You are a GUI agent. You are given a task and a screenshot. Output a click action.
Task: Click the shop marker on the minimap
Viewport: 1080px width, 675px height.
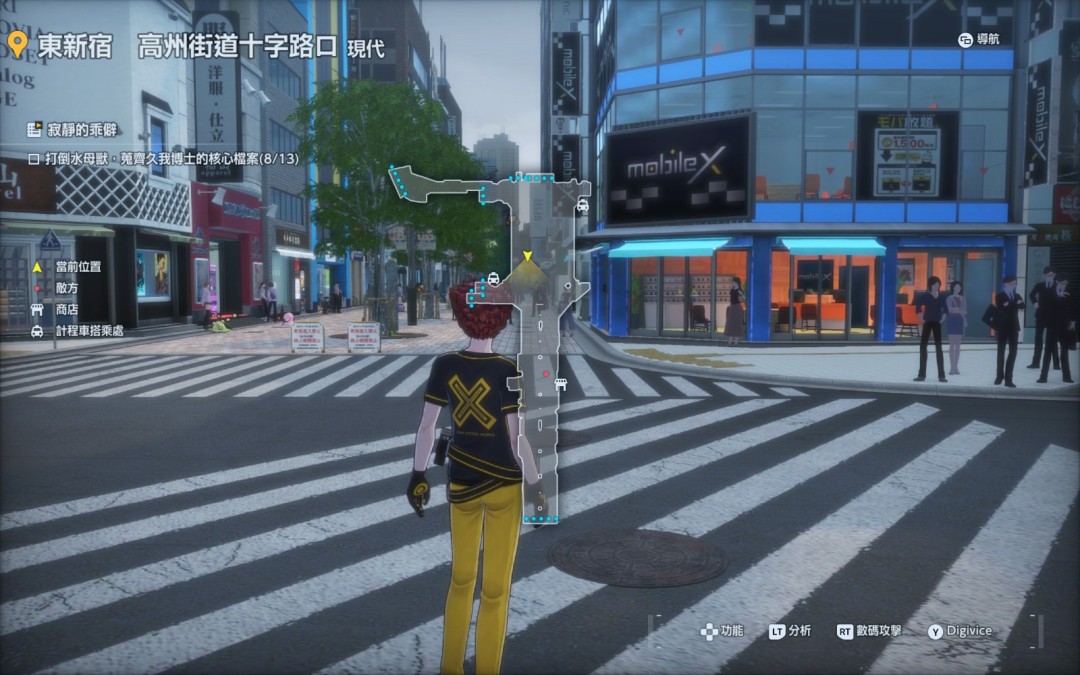coord(560,383)
